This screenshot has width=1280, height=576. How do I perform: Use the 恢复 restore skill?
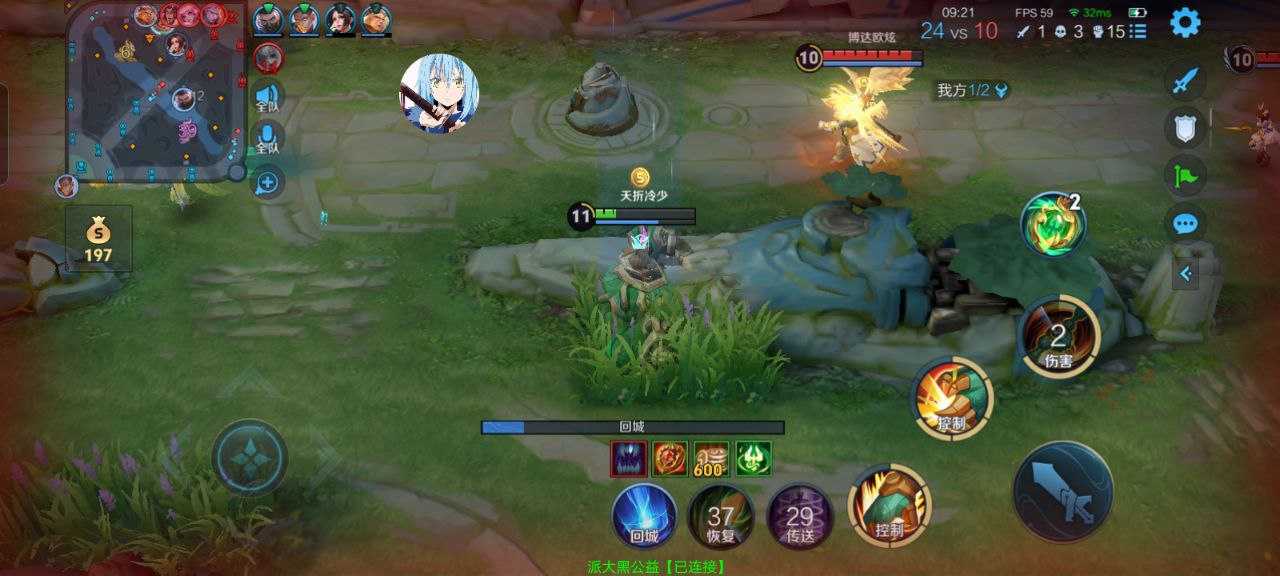[720, 516]
